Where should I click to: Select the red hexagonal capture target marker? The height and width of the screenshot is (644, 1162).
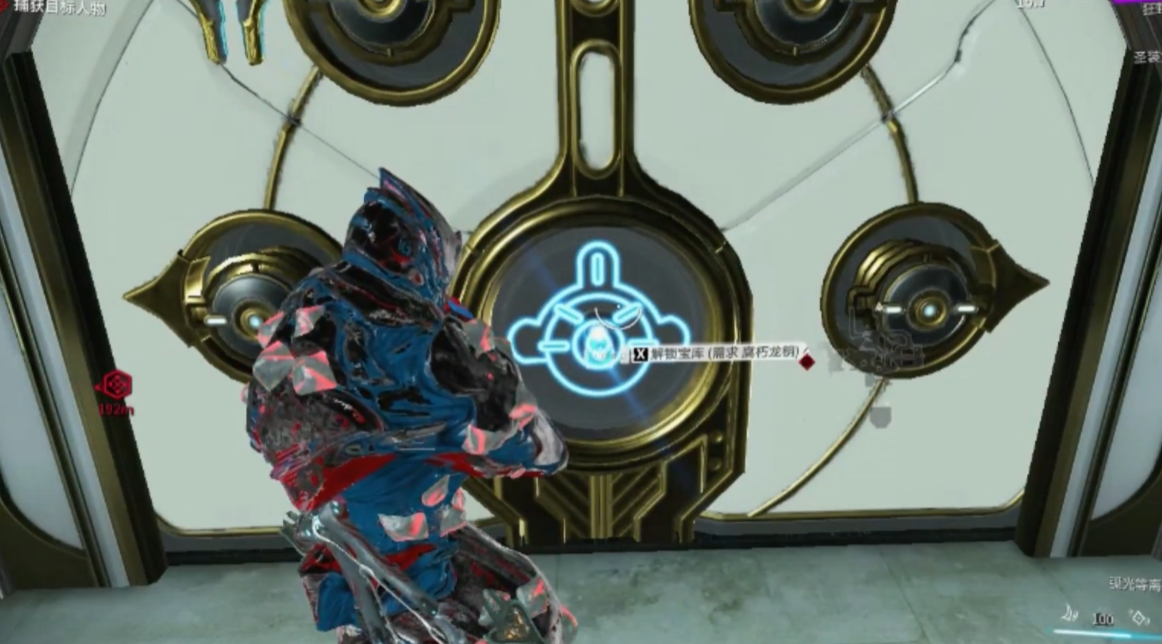(x=116, y=385)
